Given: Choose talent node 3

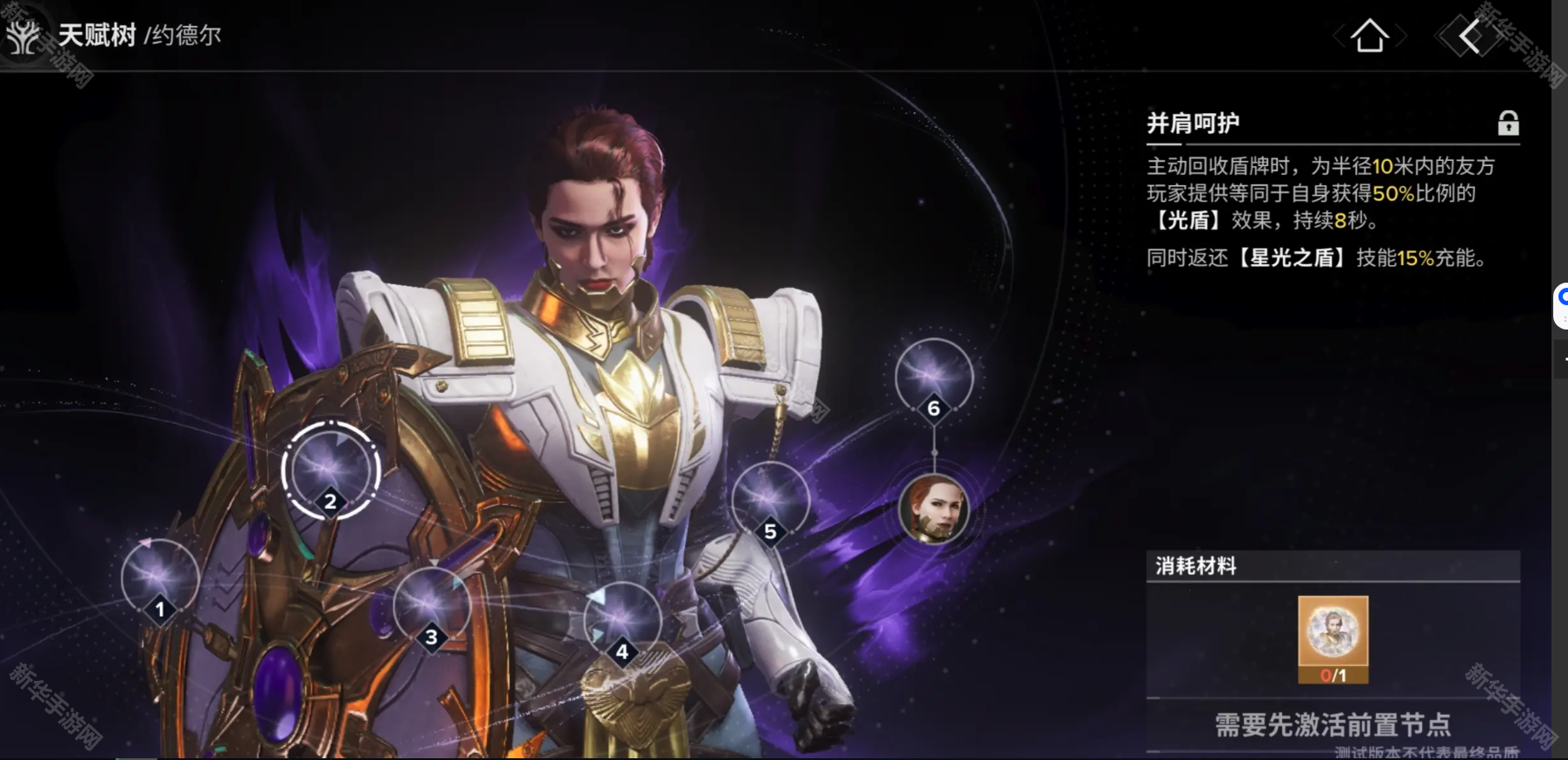Looking at the screenshot, I should tap(431, 606).
